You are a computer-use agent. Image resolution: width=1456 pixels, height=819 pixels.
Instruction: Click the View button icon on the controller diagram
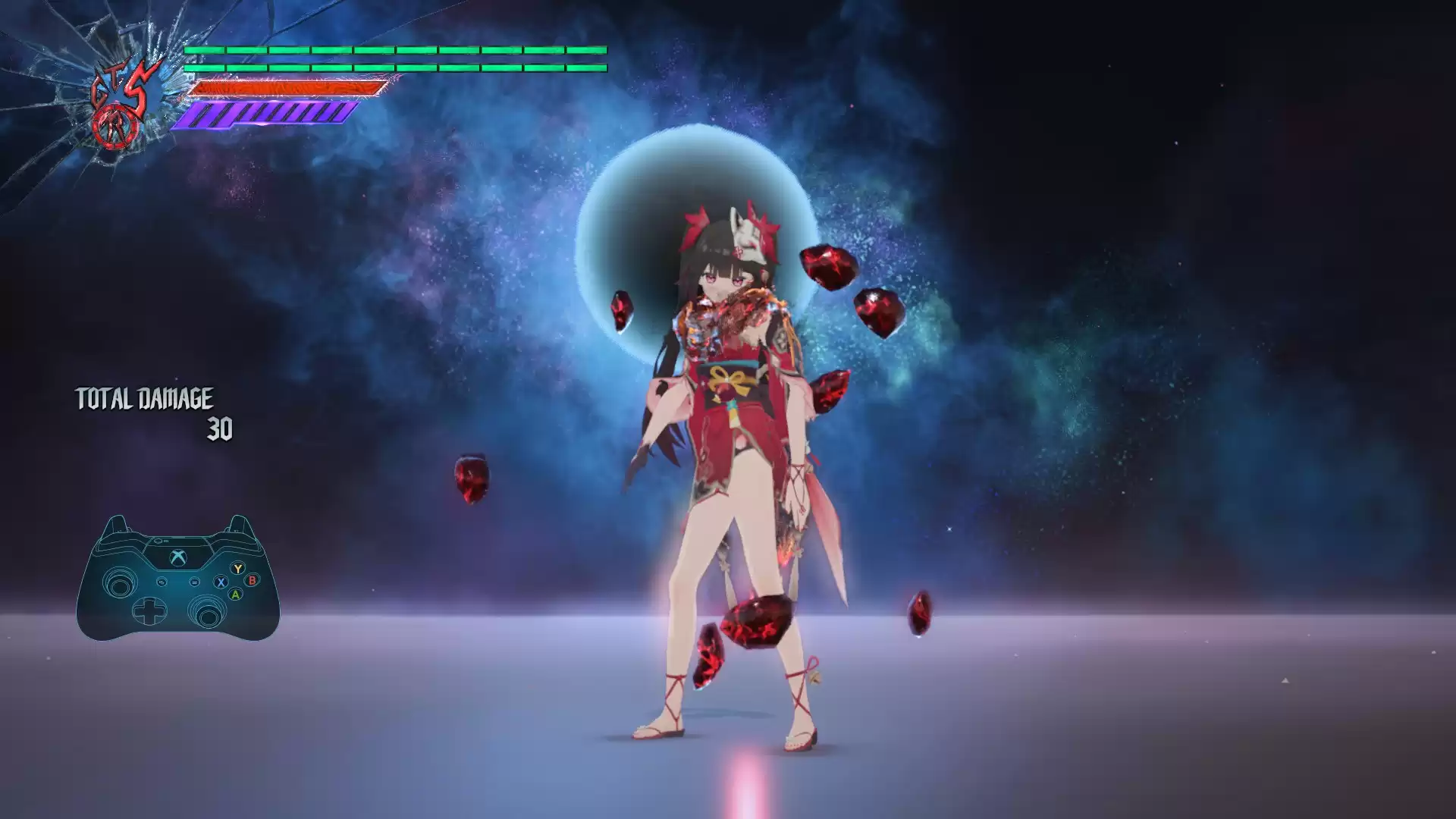coord(162,582)
